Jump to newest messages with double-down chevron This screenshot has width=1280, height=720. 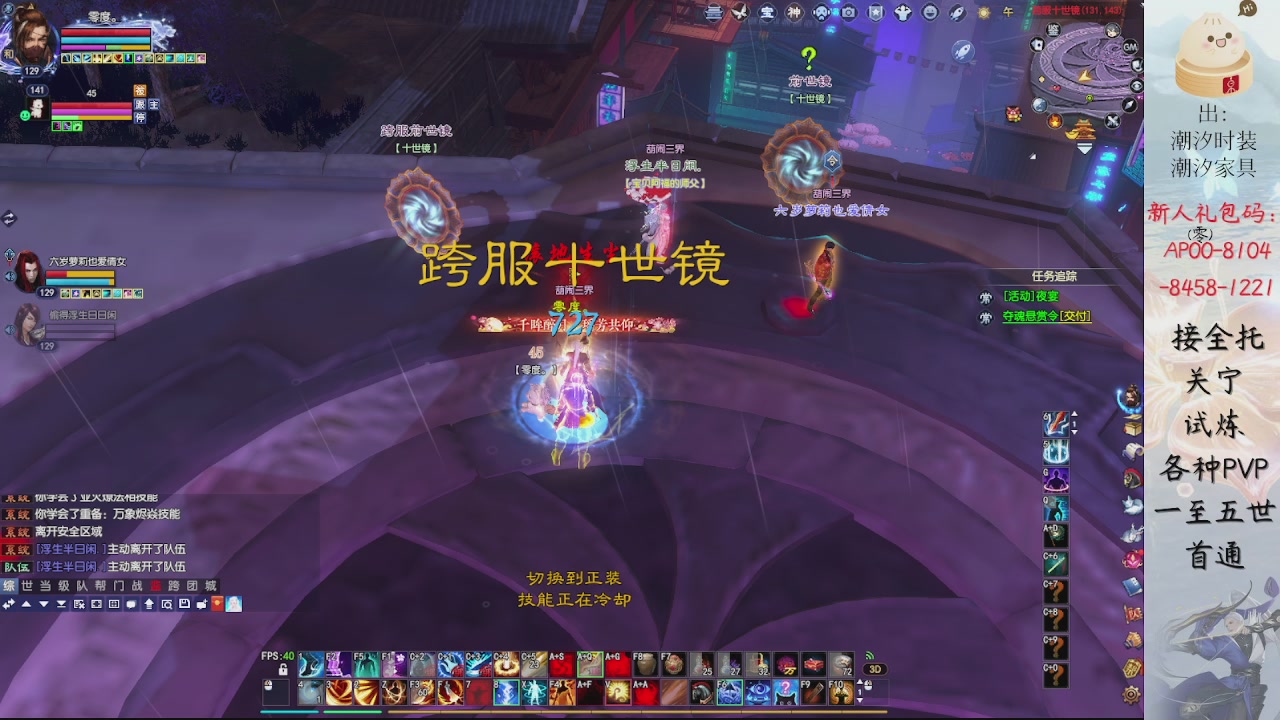(61, 604)
